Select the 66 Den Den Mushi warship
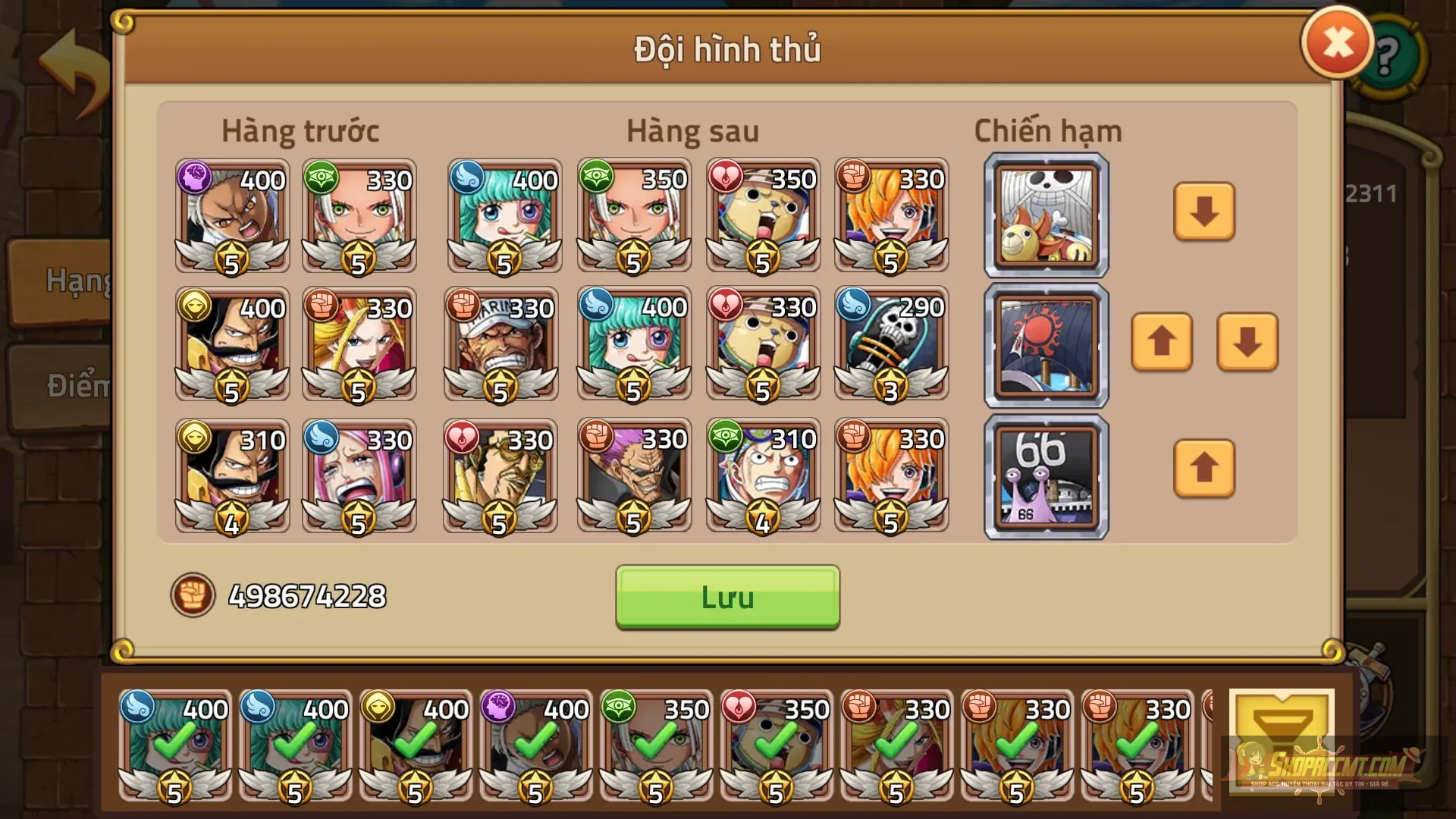 coord(1045,475)
